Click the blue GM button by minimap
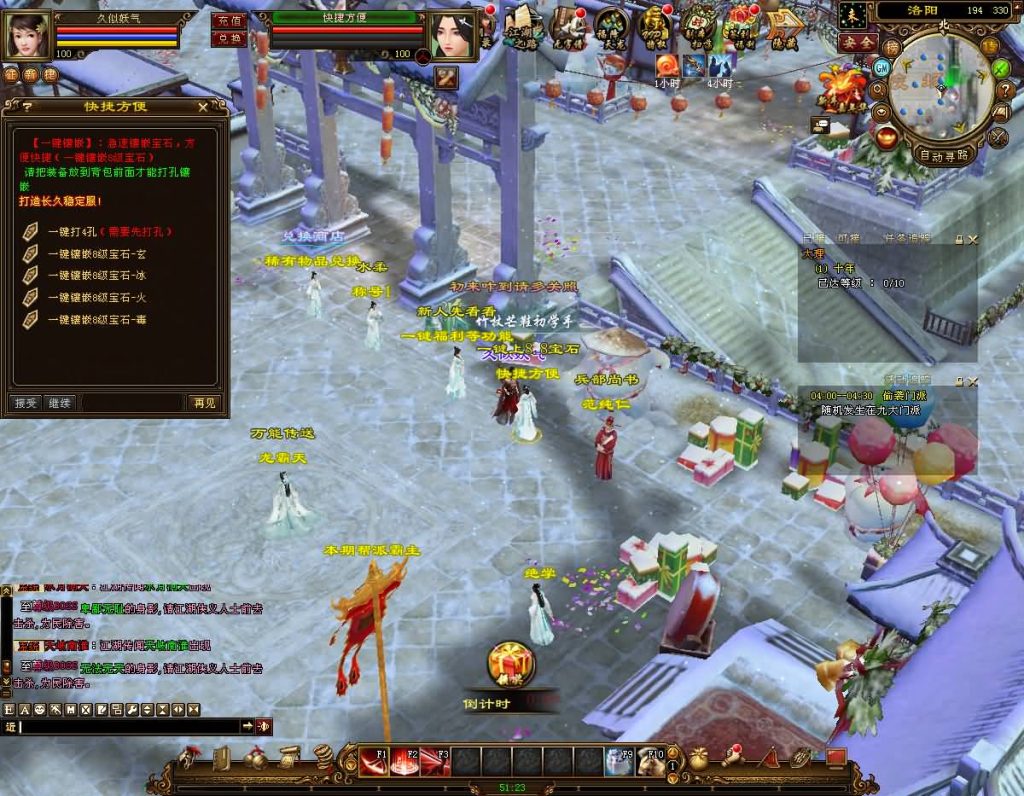This screenshot has height=796, width=1024. click(x=881, y=67)
